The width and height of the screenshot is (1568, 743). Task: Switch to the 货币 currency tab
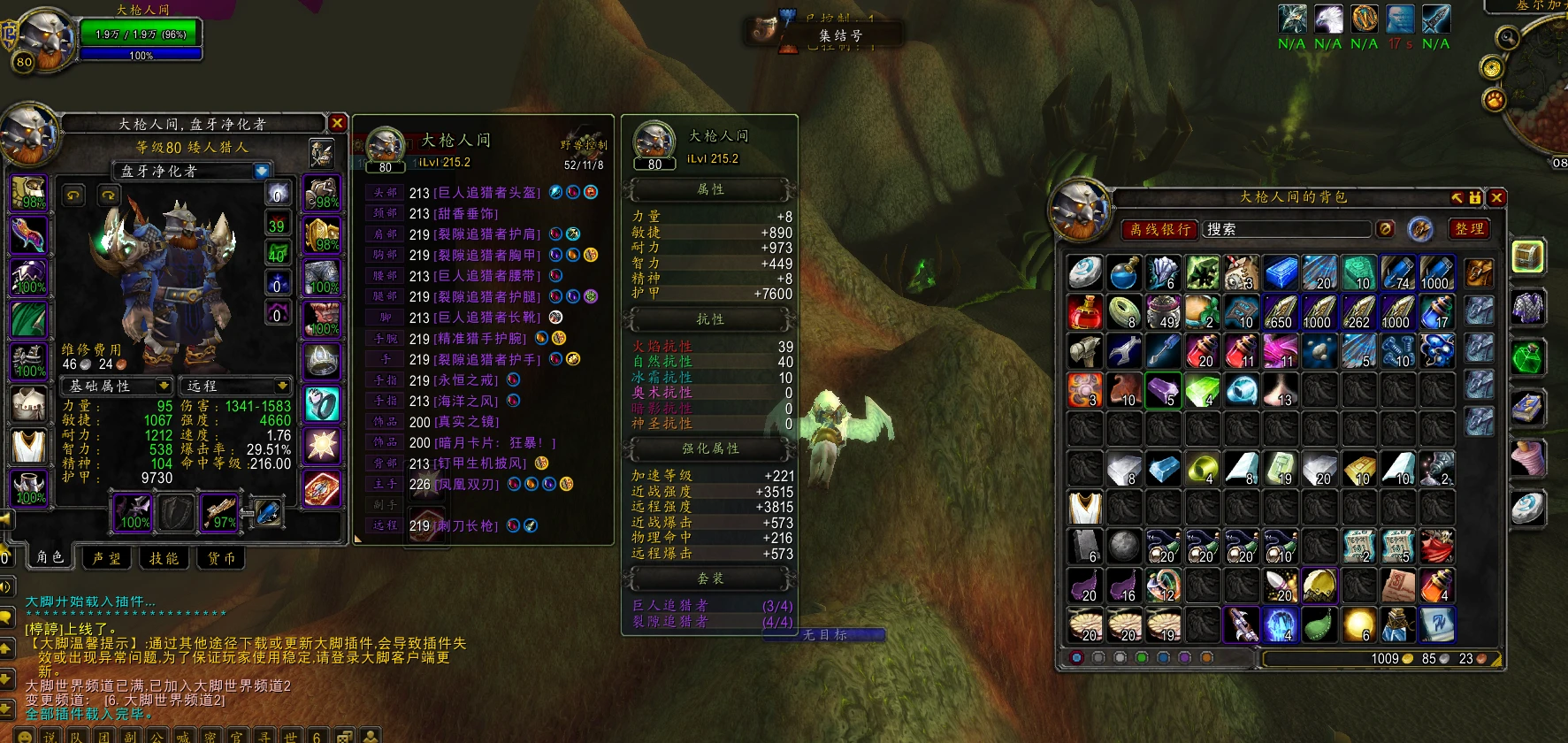221,557
